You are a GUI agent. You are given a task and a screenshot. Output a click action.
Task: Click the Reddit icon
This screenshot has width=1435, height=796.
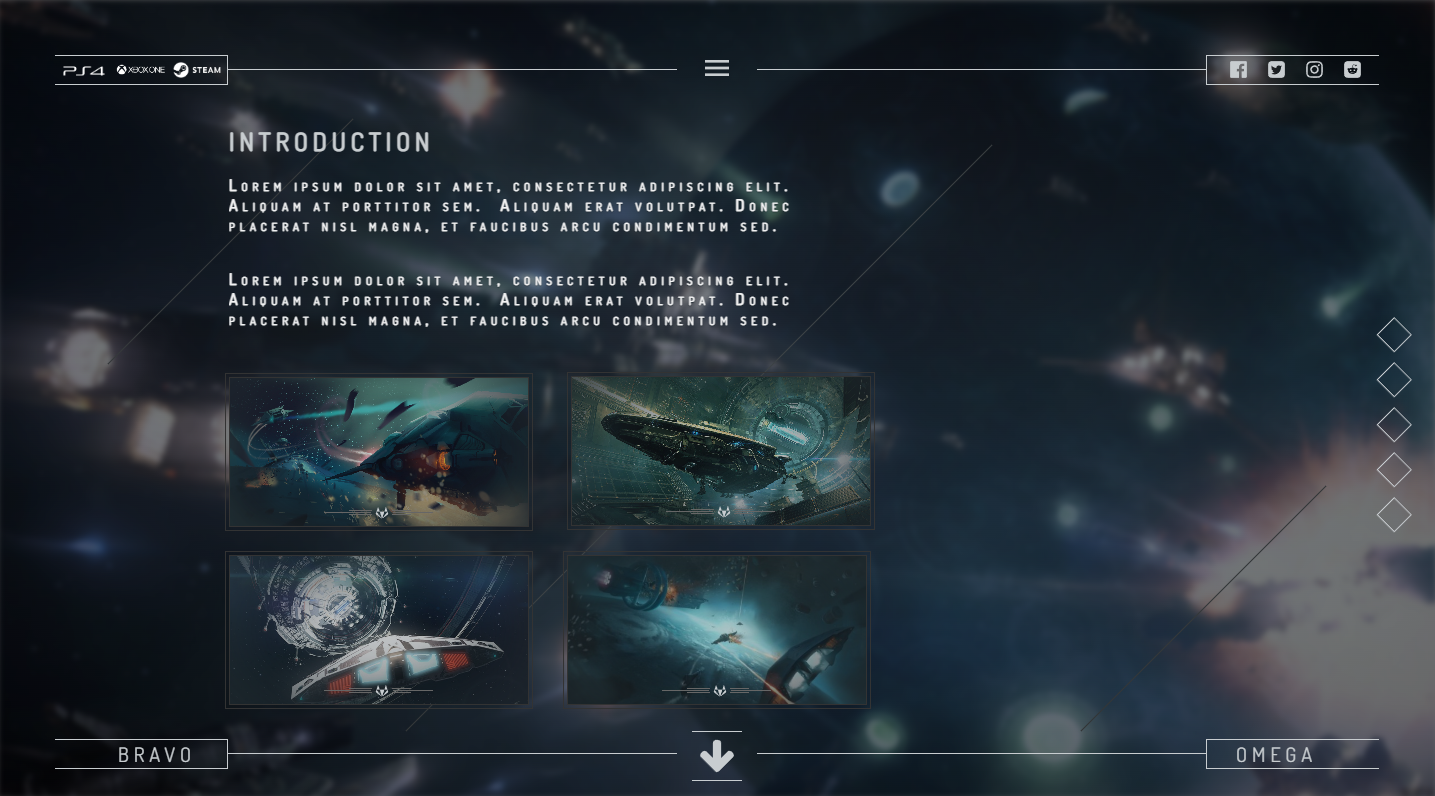(x=1352, y=70)
